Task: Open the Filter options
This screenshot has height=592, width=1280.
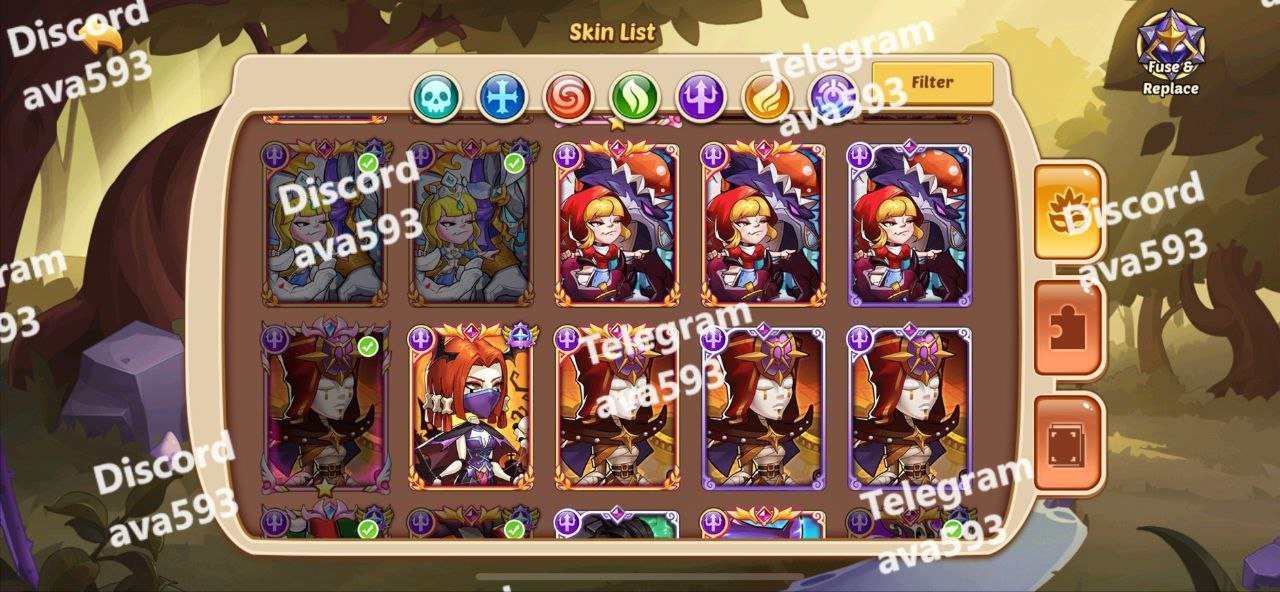Action: point(932,83)
